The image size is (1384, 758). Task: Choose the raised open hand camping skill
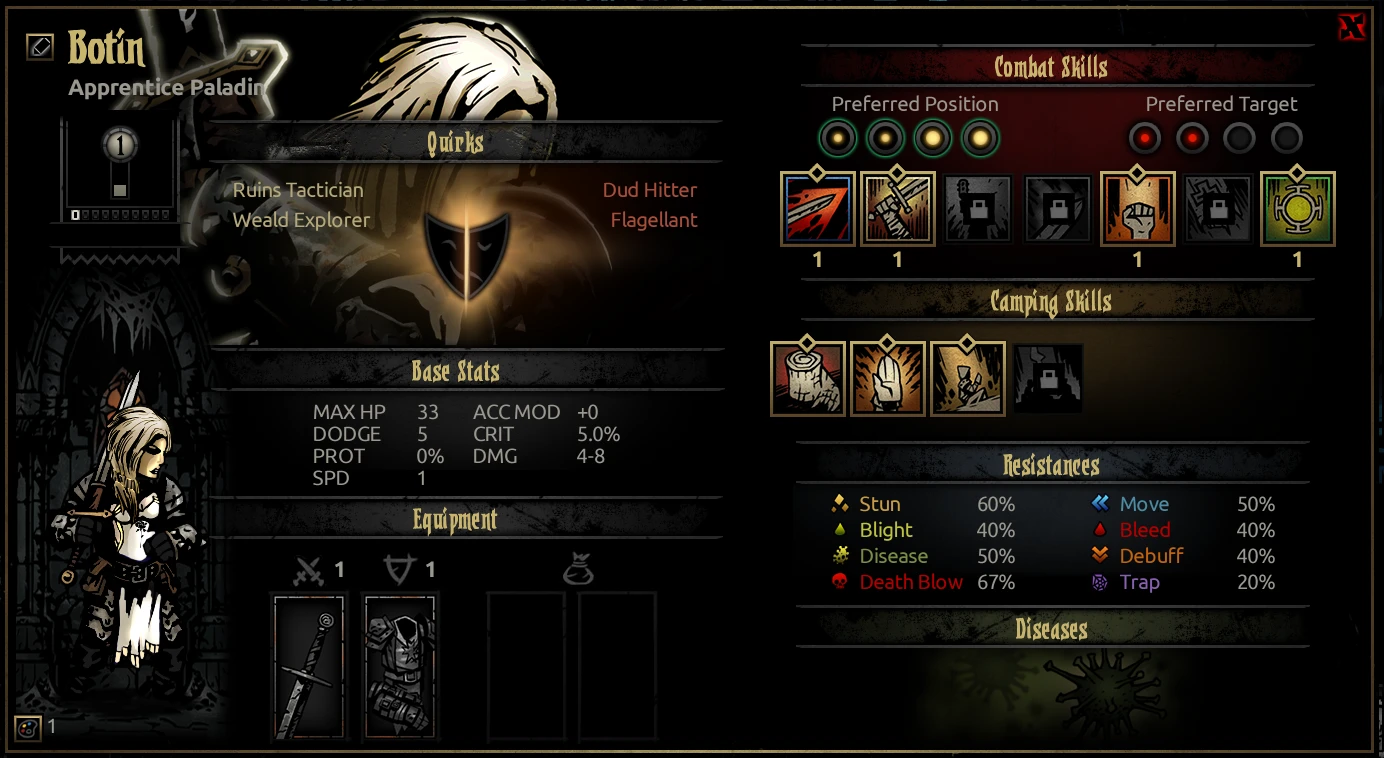coord(888,378)
